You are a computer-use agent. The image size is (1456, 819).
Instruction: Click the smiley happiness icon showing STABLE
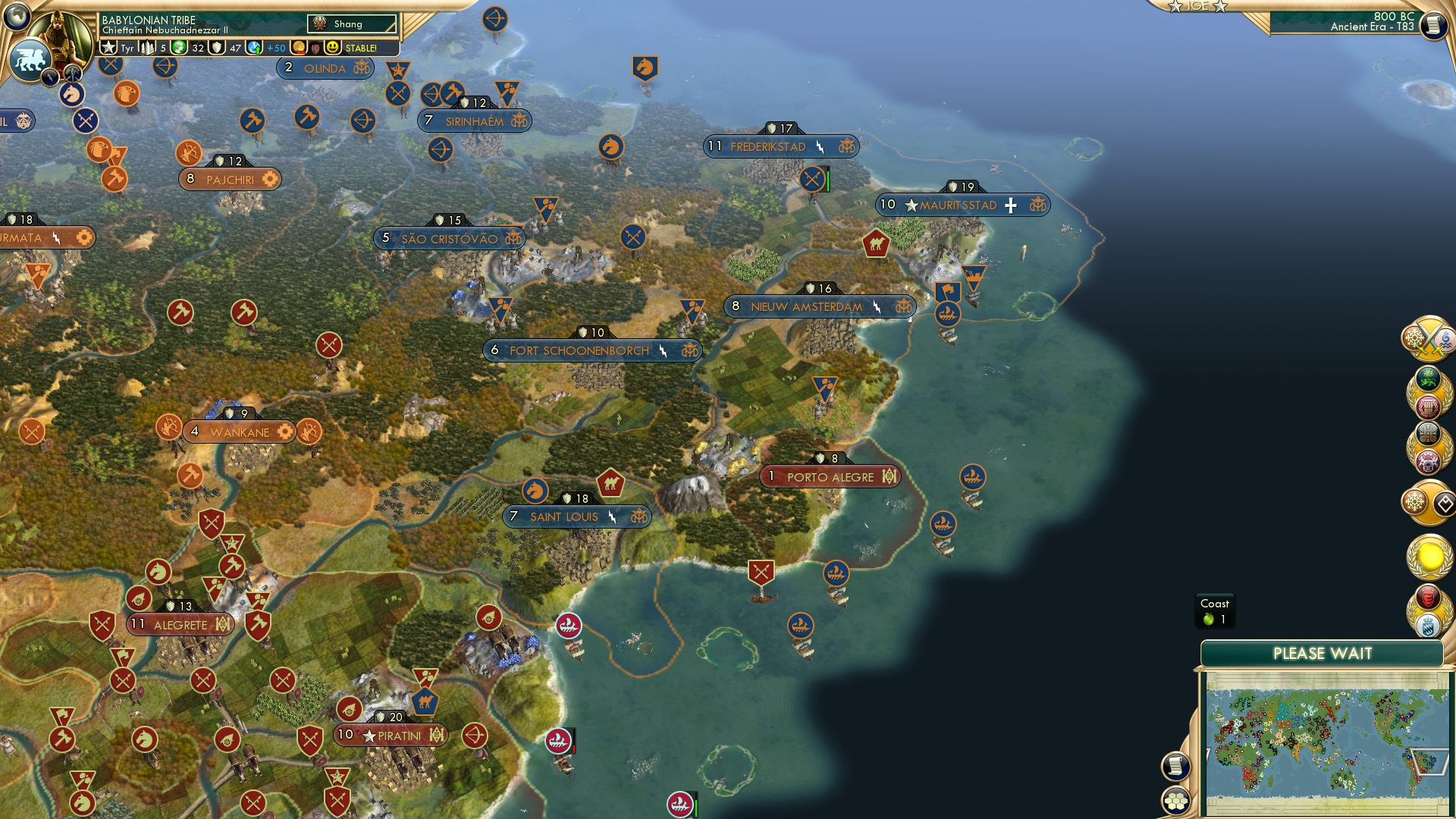tap(332, 47)
